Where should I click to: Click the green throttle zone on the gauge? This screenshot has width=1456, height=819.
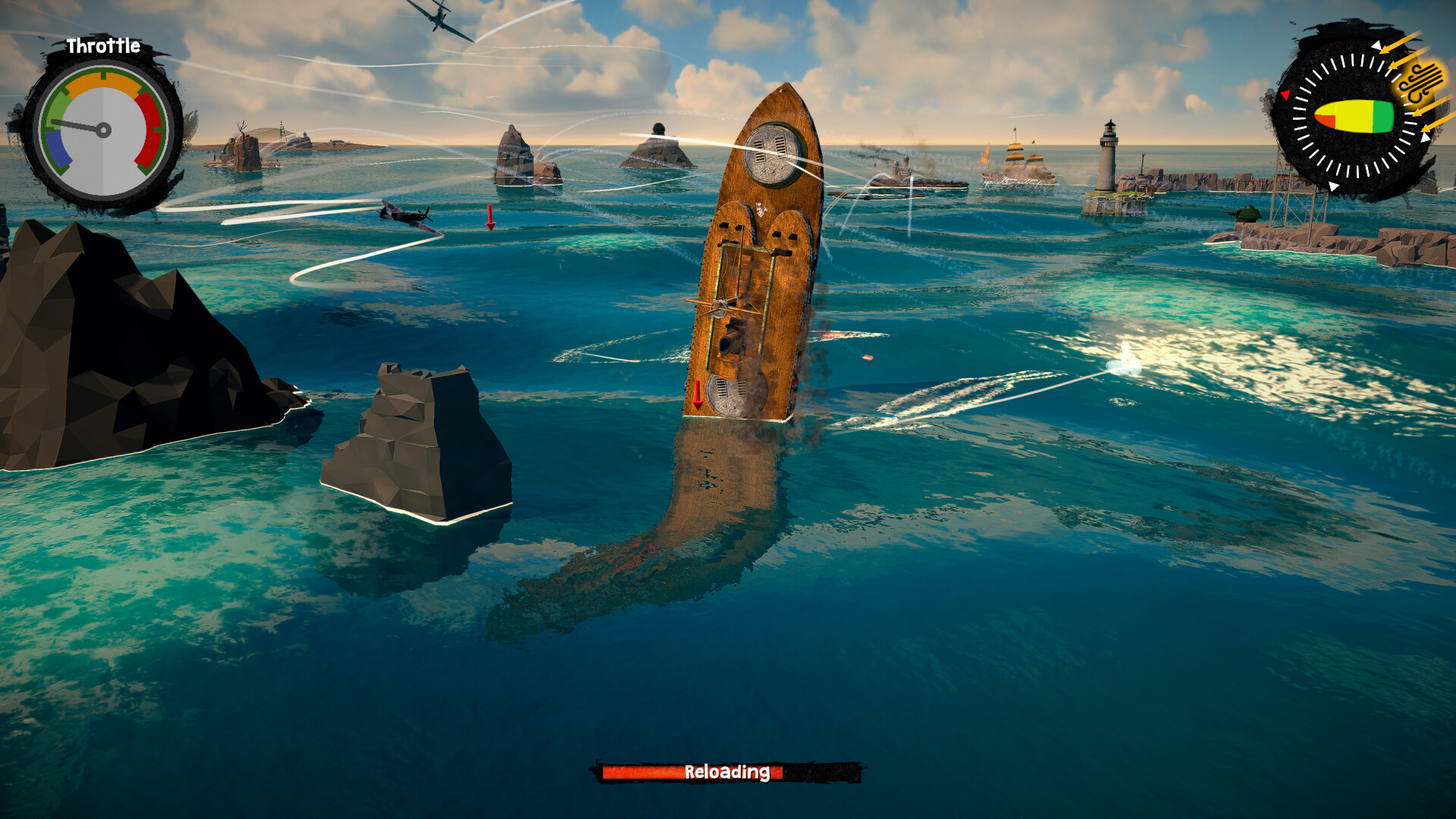click(58, 107)
